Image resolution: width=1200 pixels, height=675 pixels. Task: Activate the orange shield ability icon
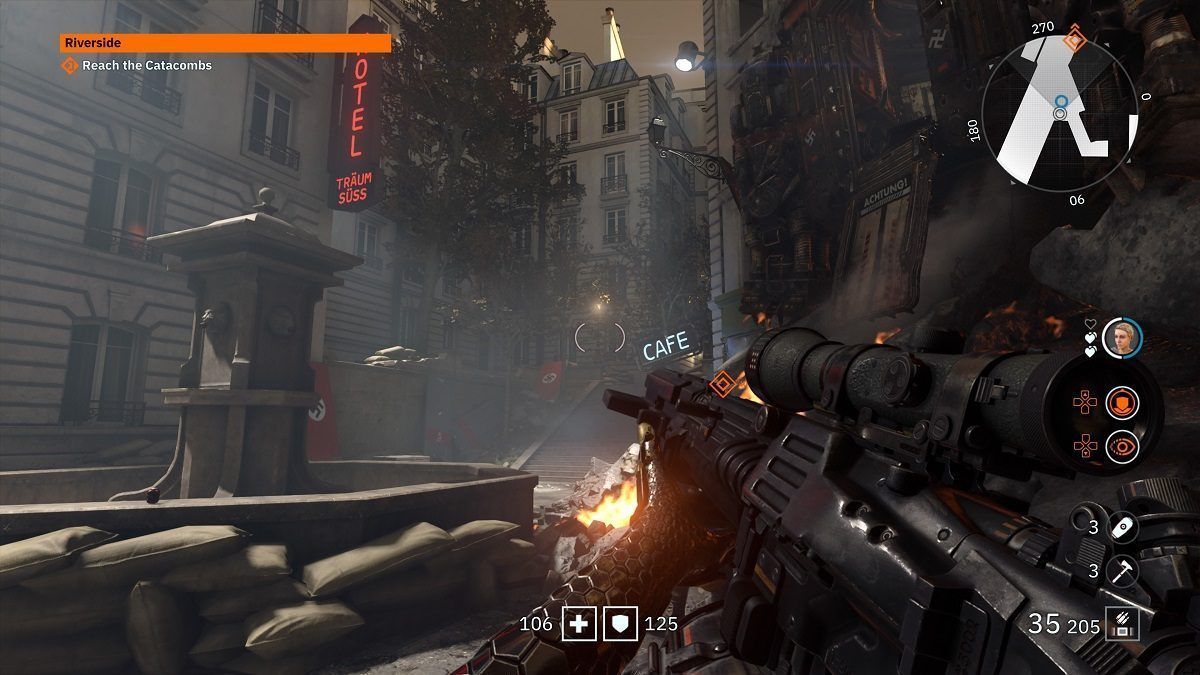tap(1121, 403)
